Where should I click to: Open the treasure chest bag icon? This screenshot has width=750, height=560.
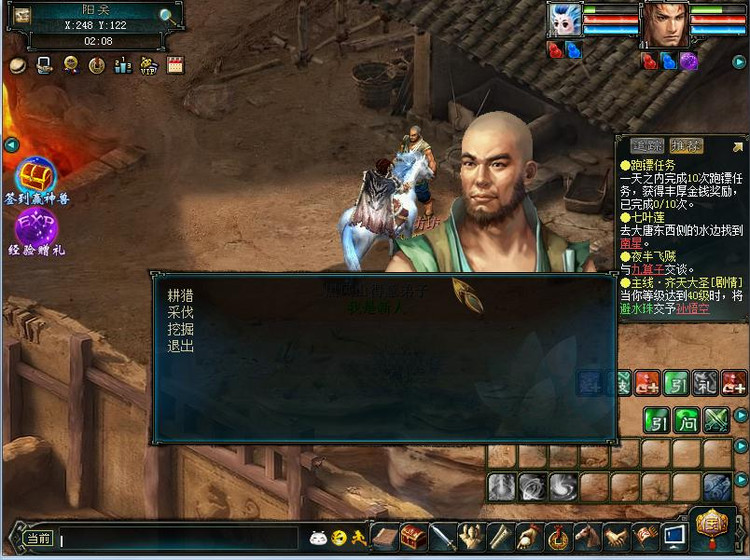click(414, 537)
